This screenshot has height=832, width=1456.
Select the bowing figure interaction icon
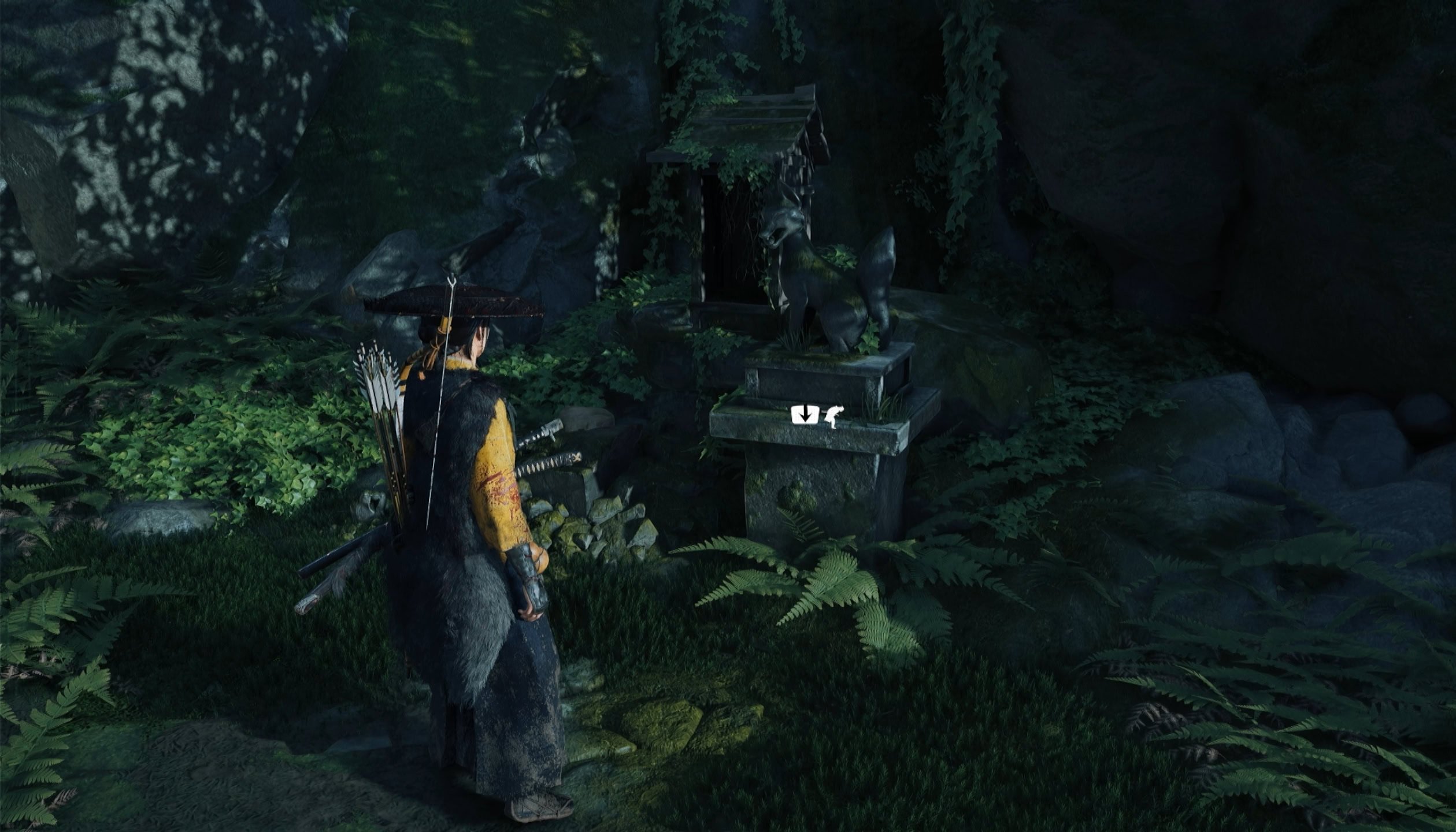[x=833, y=417]
